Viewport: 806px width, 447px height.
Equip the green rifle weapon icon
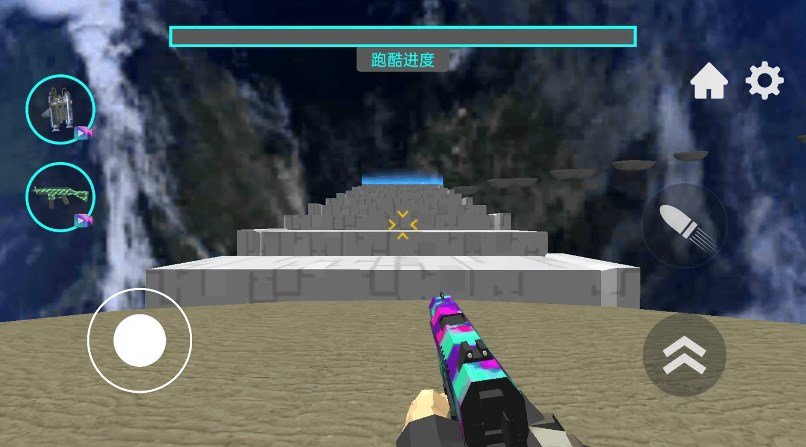60,197
